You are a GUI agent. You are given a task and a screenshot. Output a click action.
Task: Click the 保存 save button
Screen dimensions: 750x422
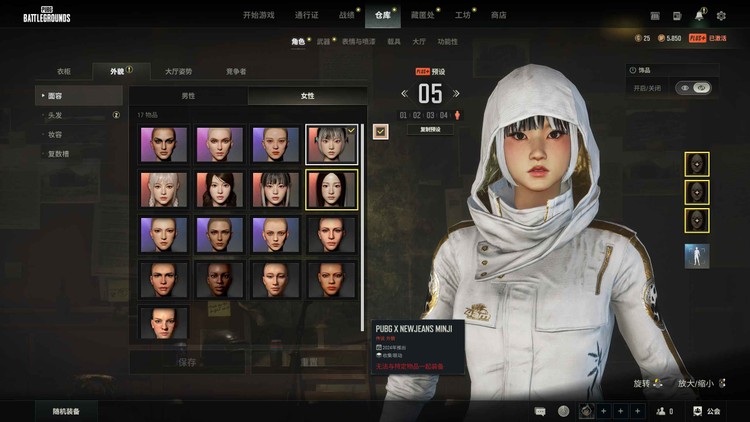[x=187, y=361]
